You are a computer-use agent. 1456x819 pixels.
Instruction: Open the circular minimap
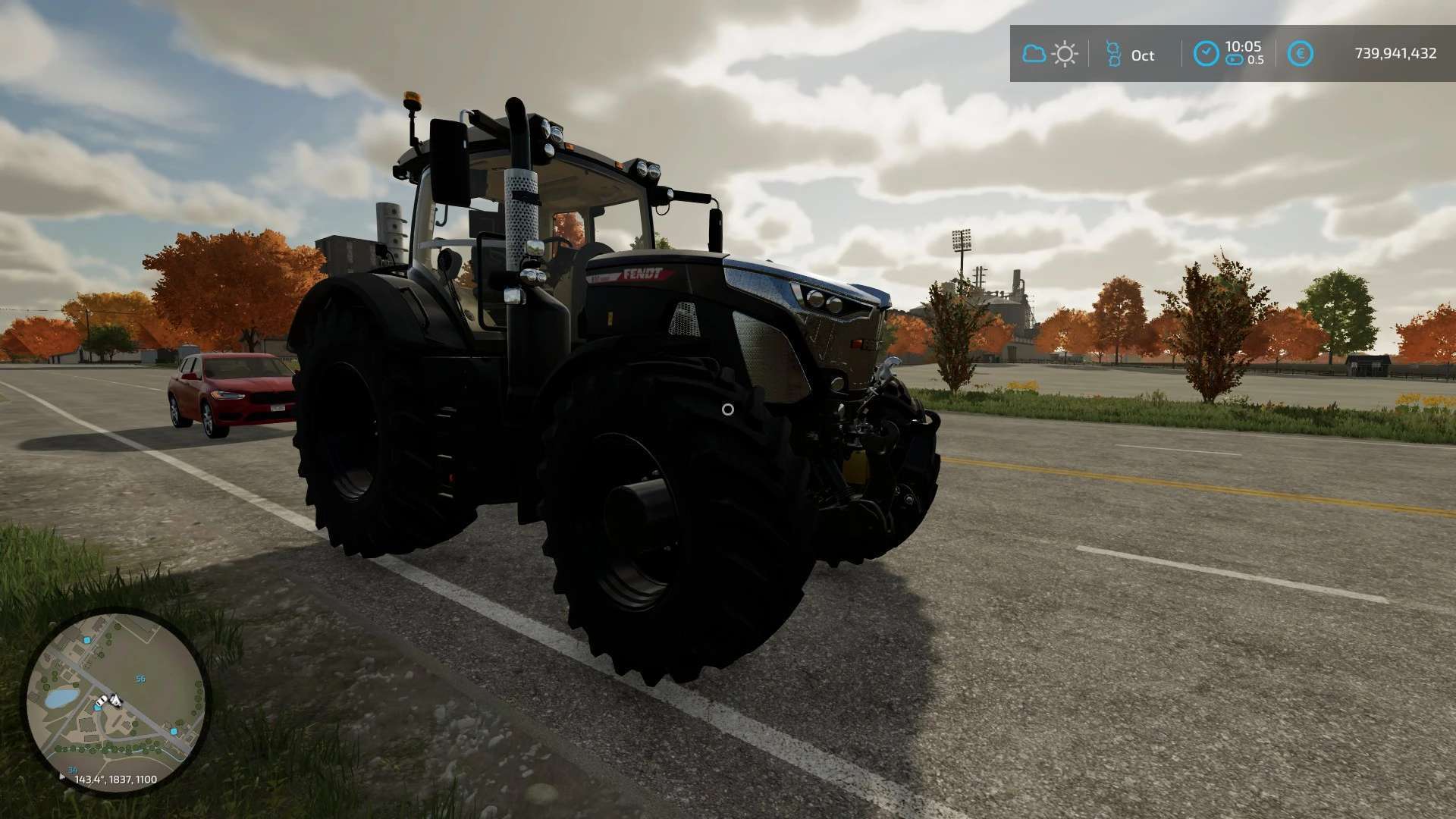point(115,699)
